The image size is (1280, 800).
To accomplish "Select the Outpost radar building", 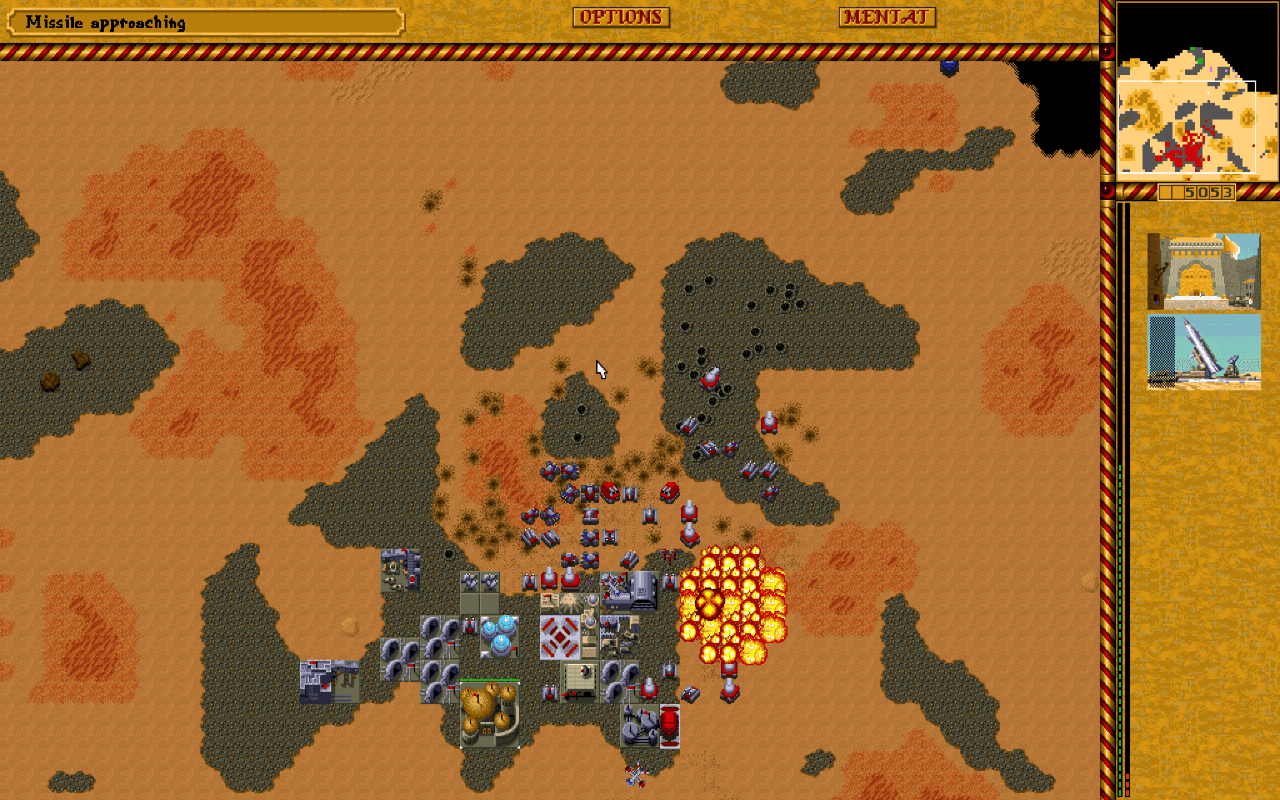I will tap(402, 569).
